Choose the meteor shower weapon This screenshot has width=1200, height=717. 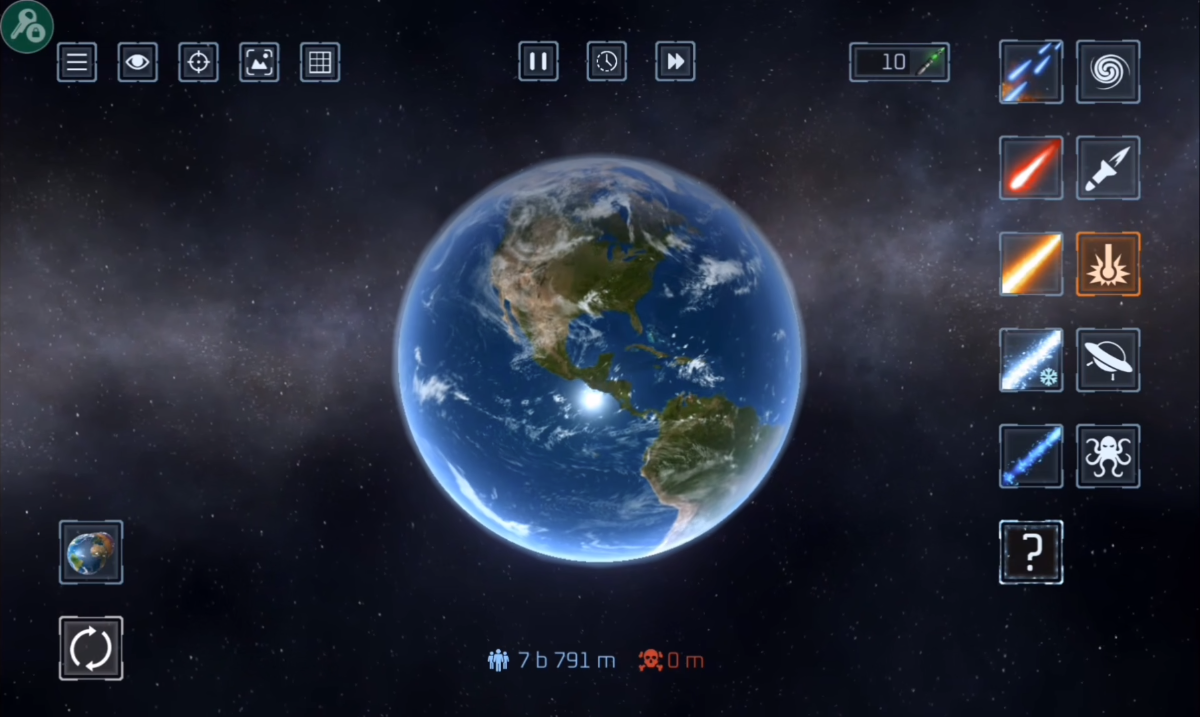(x=1031, y=72)
